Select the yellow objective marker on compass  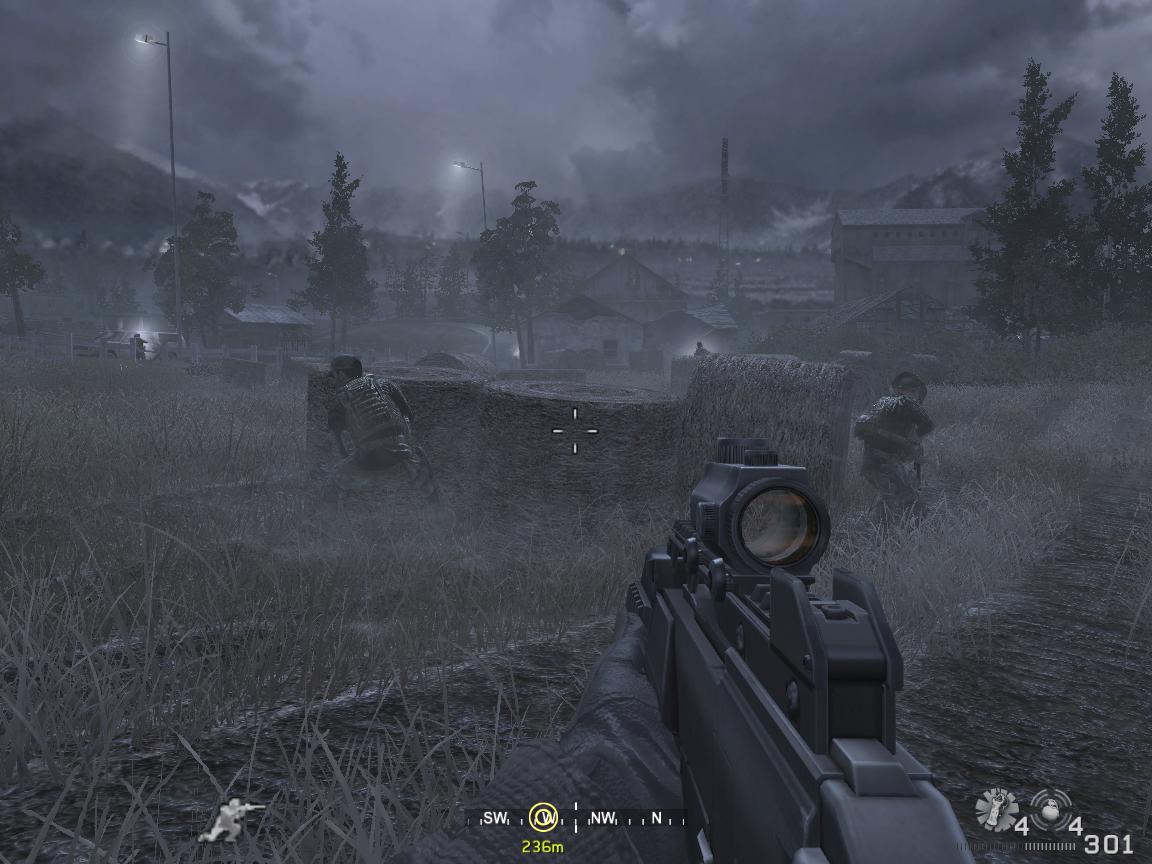click(544, 818)
